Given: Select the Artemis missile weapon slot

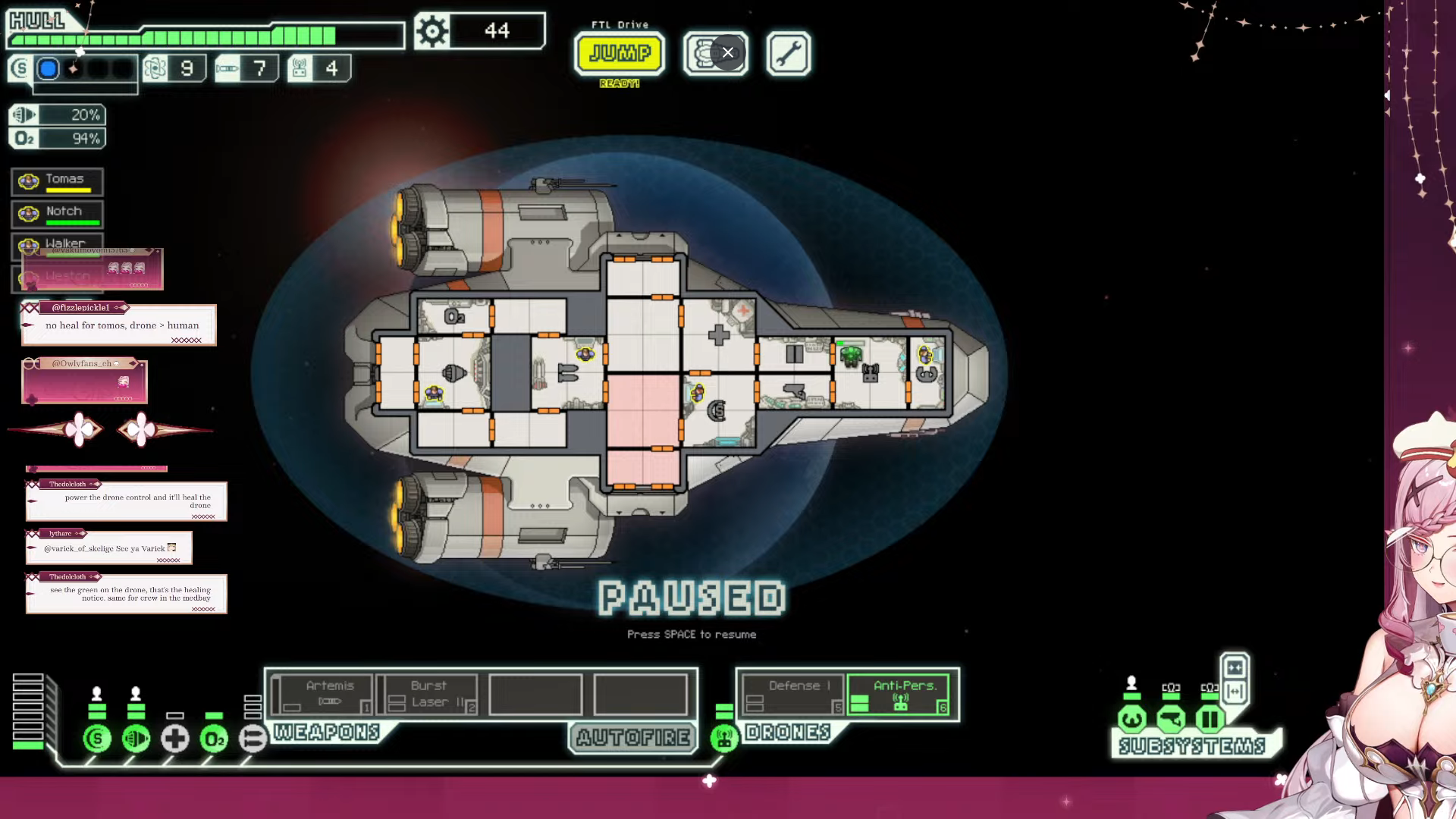Looking at the screenshot, I should (x=322, y=694).
